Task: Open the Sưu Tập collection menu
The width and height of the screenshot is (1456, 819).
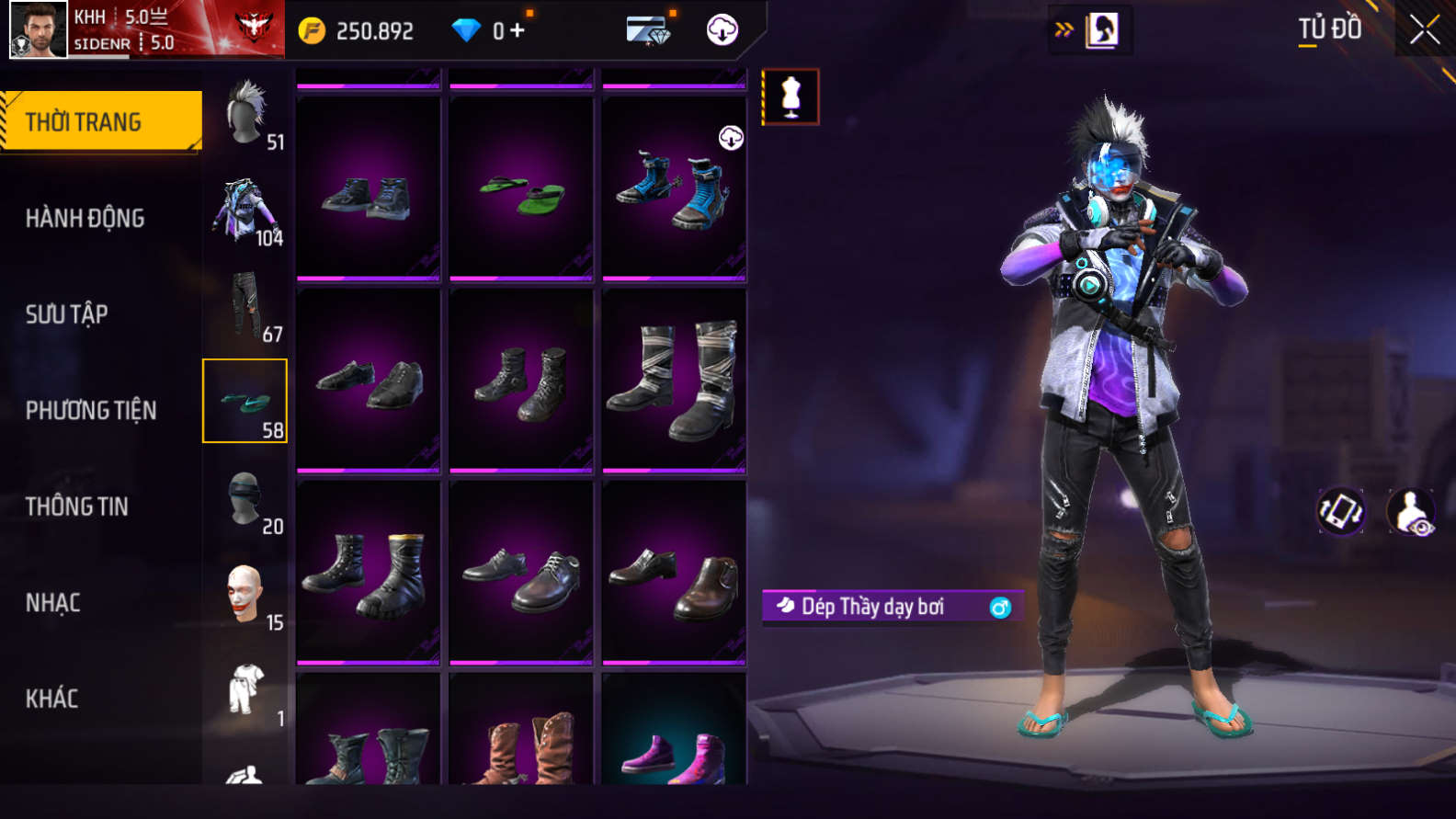Action: [x=66, y=314]
